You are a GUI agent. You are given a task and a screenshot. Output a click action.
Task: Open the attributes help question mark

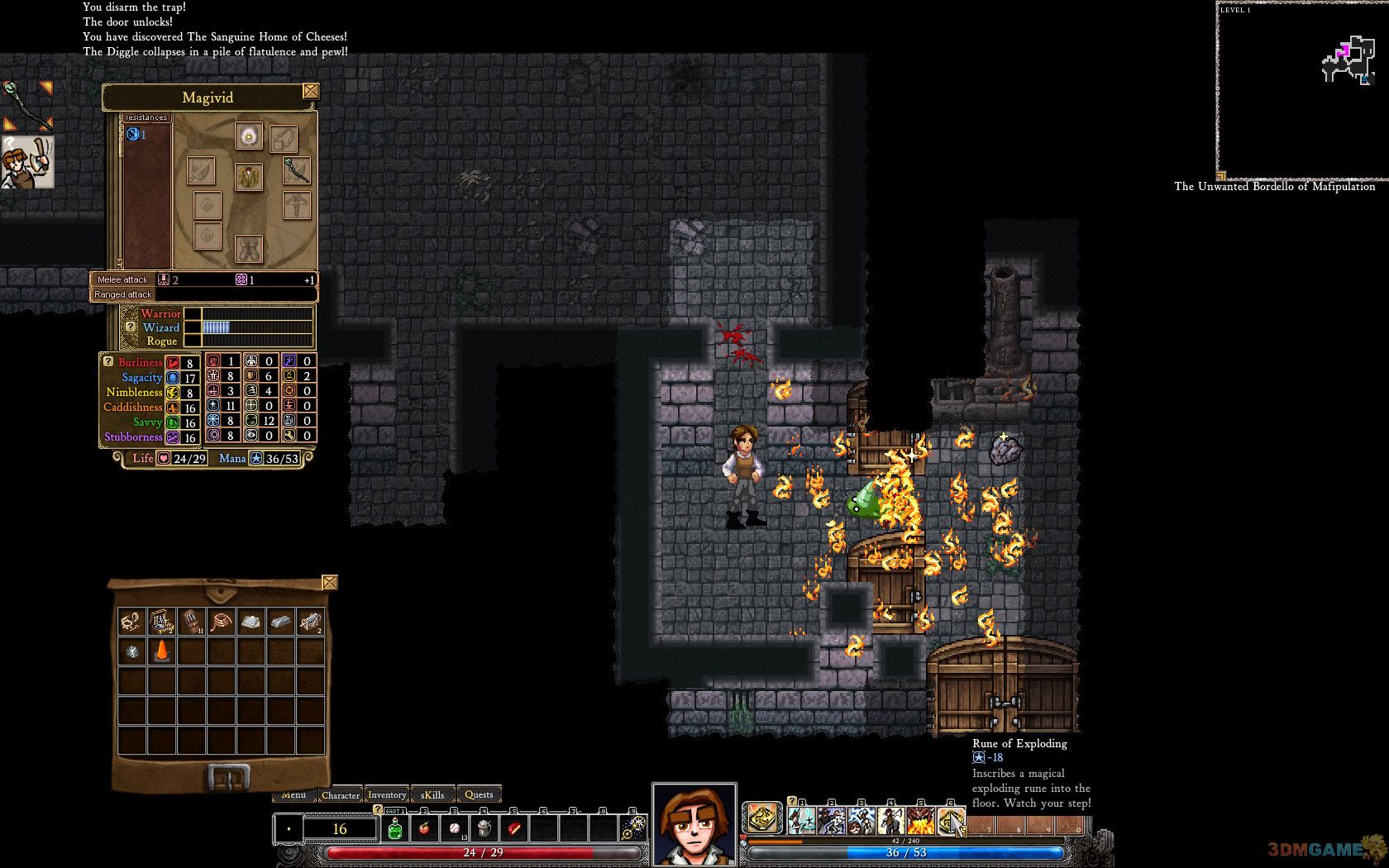click(x=107, y=361)
